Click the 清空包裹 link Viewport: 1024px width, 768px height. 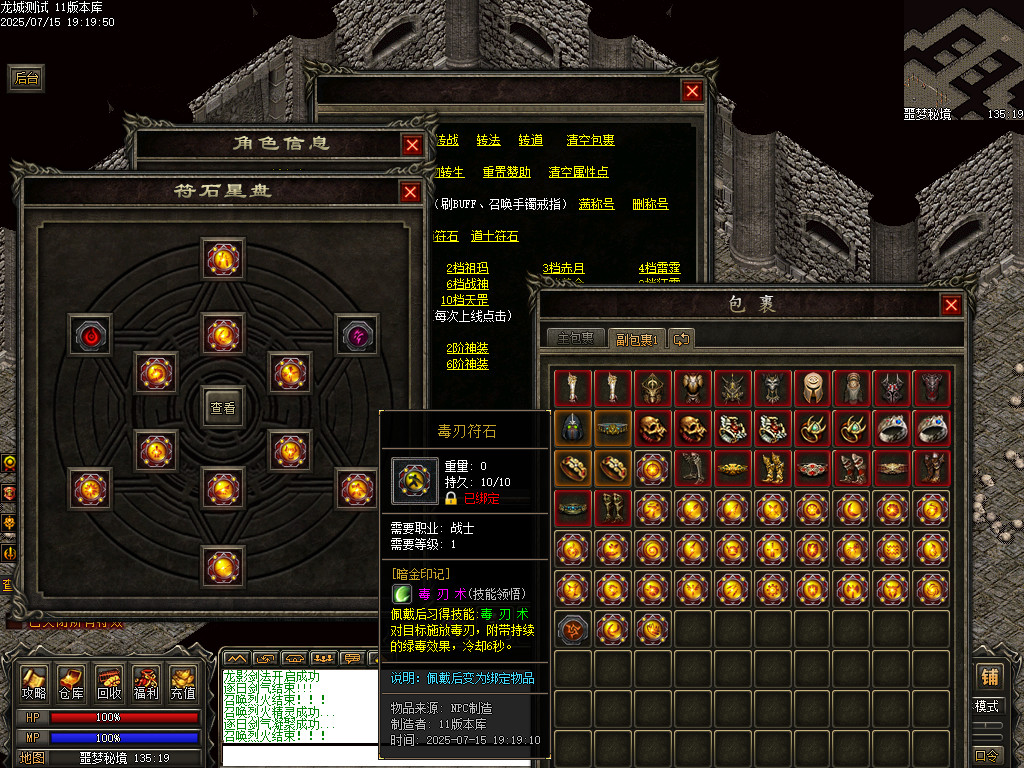point(590,141)
